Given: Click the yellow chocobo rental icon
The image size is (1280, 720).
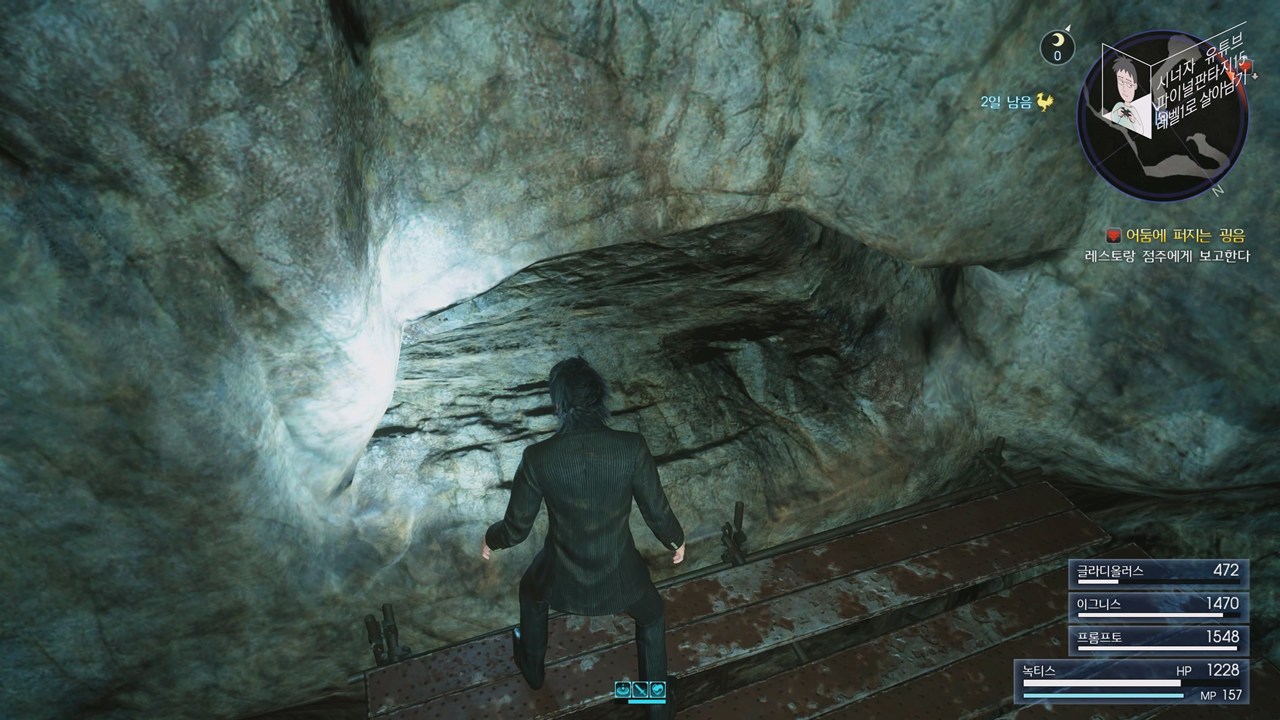Looking at the screenshot, I should point(1045,101).
